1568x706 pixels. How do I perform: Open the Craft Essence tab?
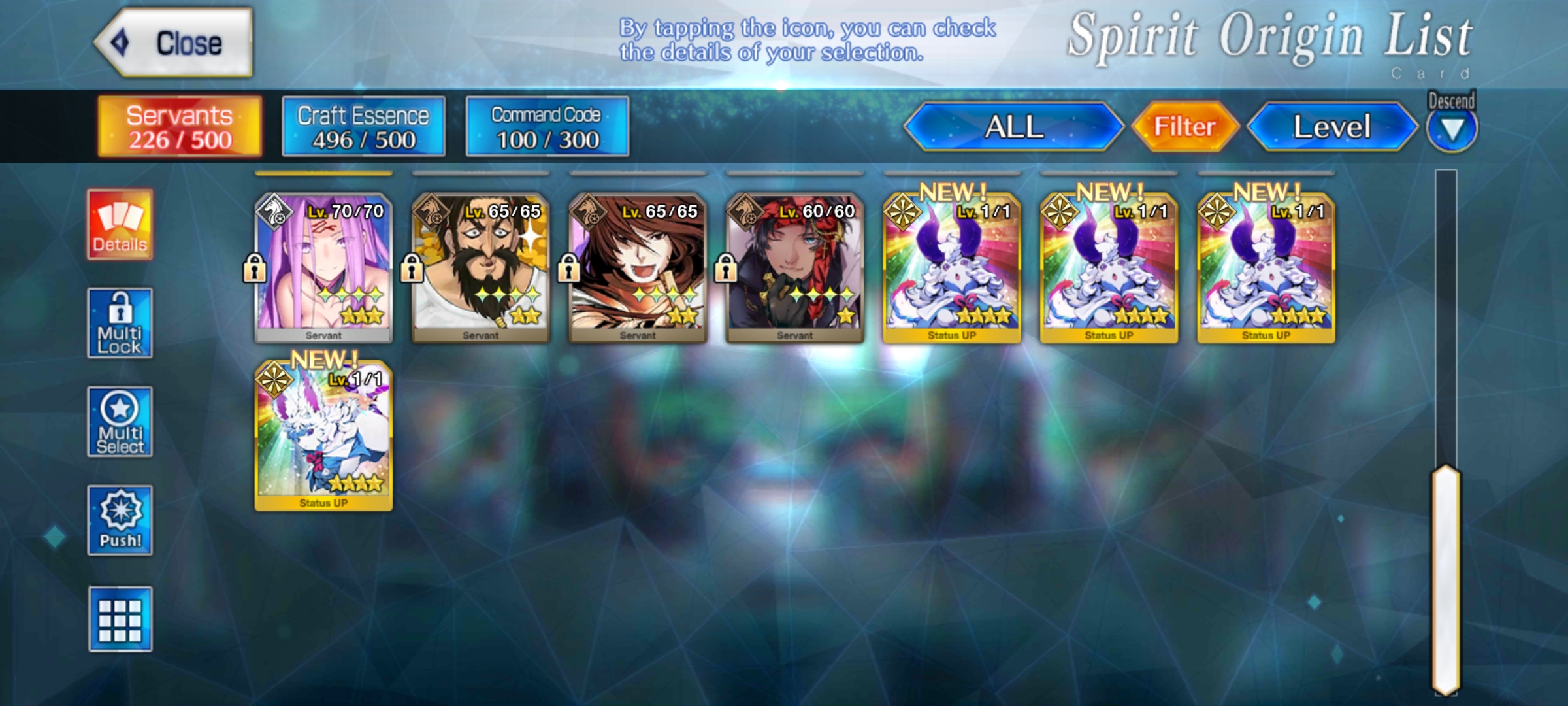pyautogui.click(x=363, y=127)
